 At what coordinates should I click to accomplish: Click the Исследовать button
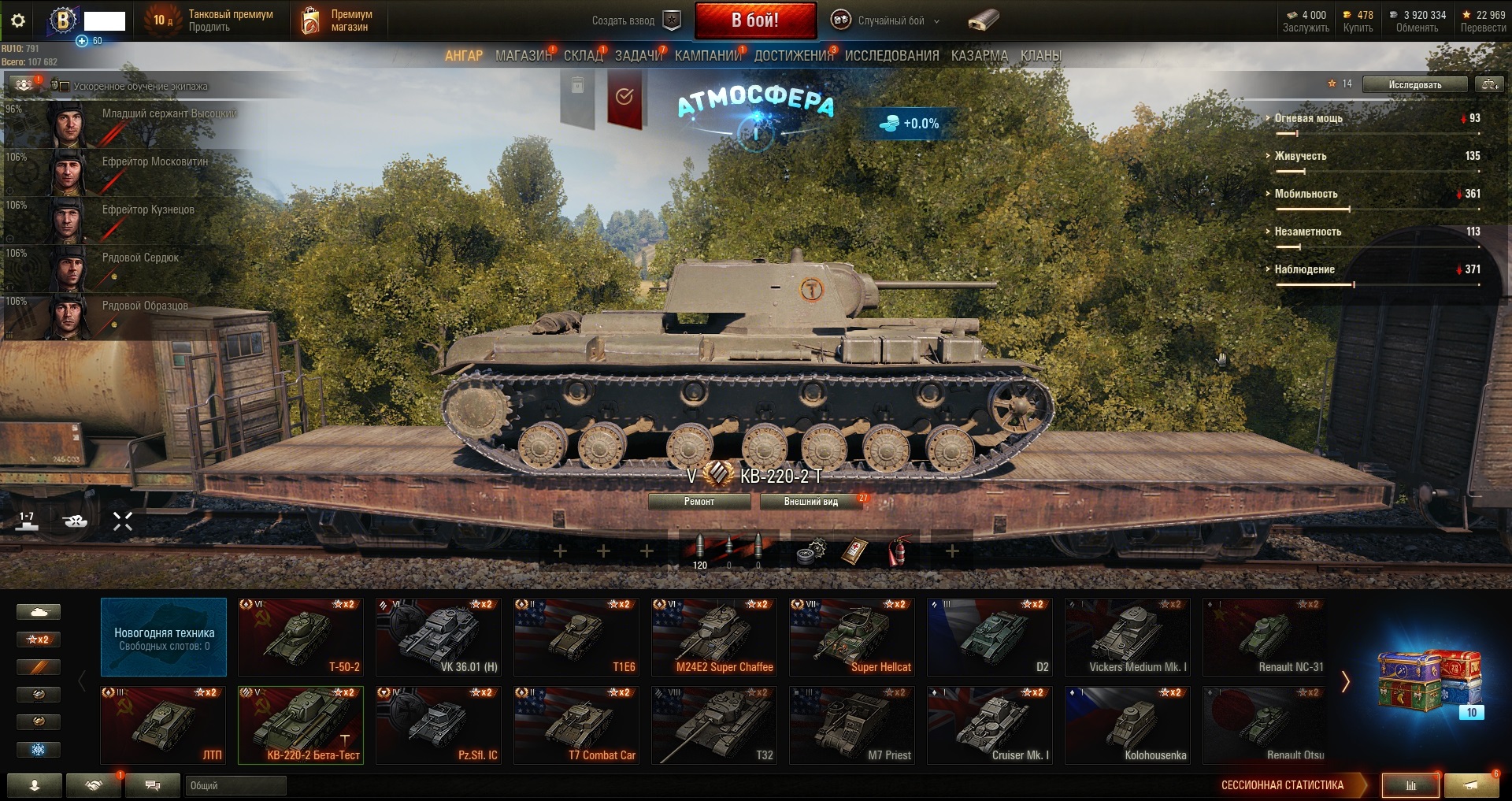pyautogui.click(x=1414, y=84)
